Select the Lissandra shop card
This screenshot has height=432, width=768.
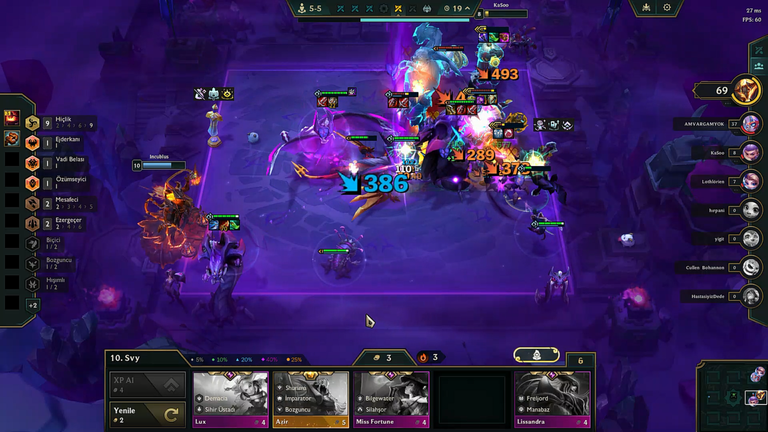[x=552, y=399]
